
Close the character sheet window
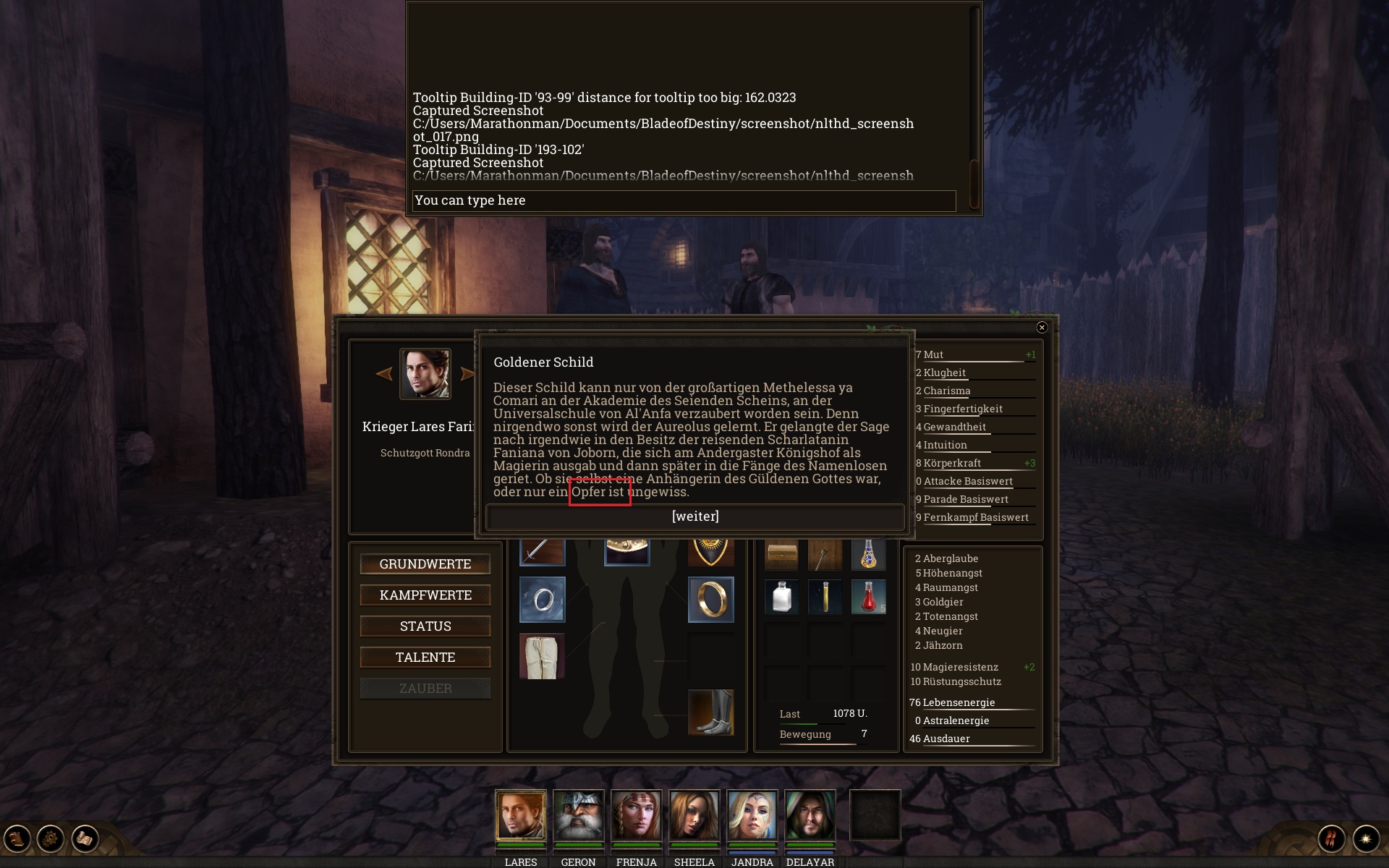pos(1042,328)
